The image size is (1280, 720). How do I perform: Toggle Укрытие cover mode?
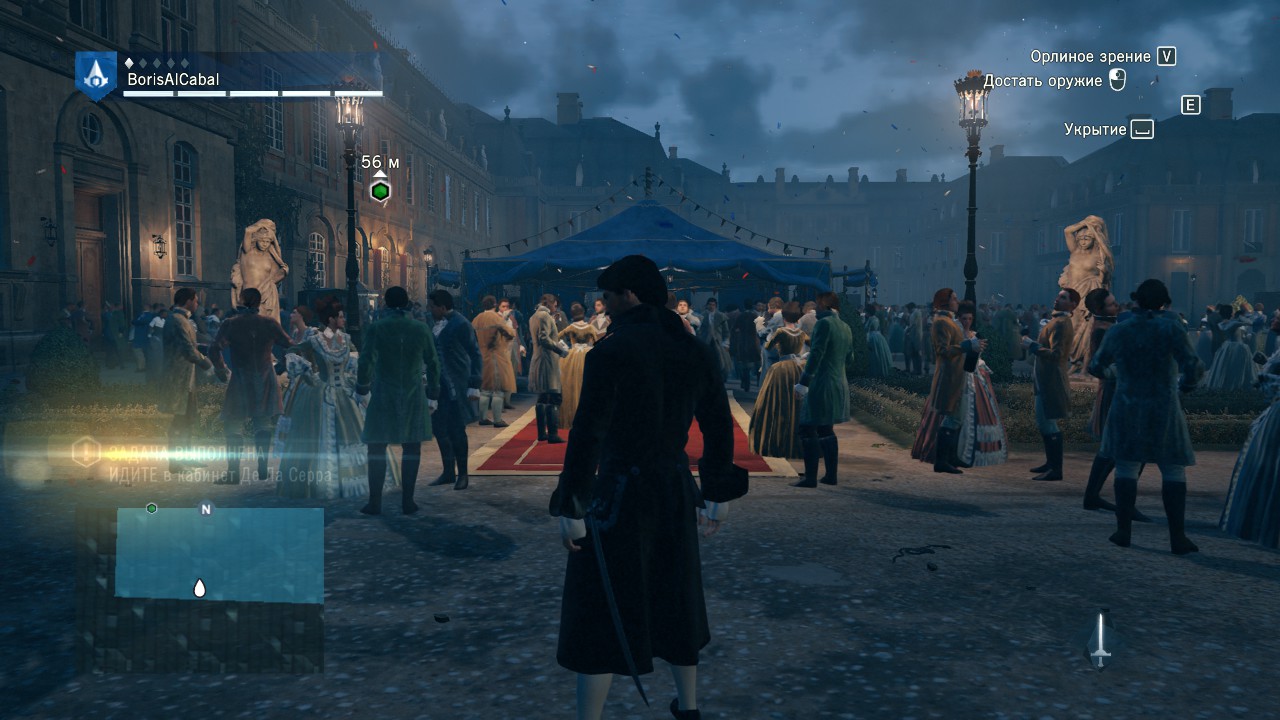pyautogui.click(x=1093, y=129)
